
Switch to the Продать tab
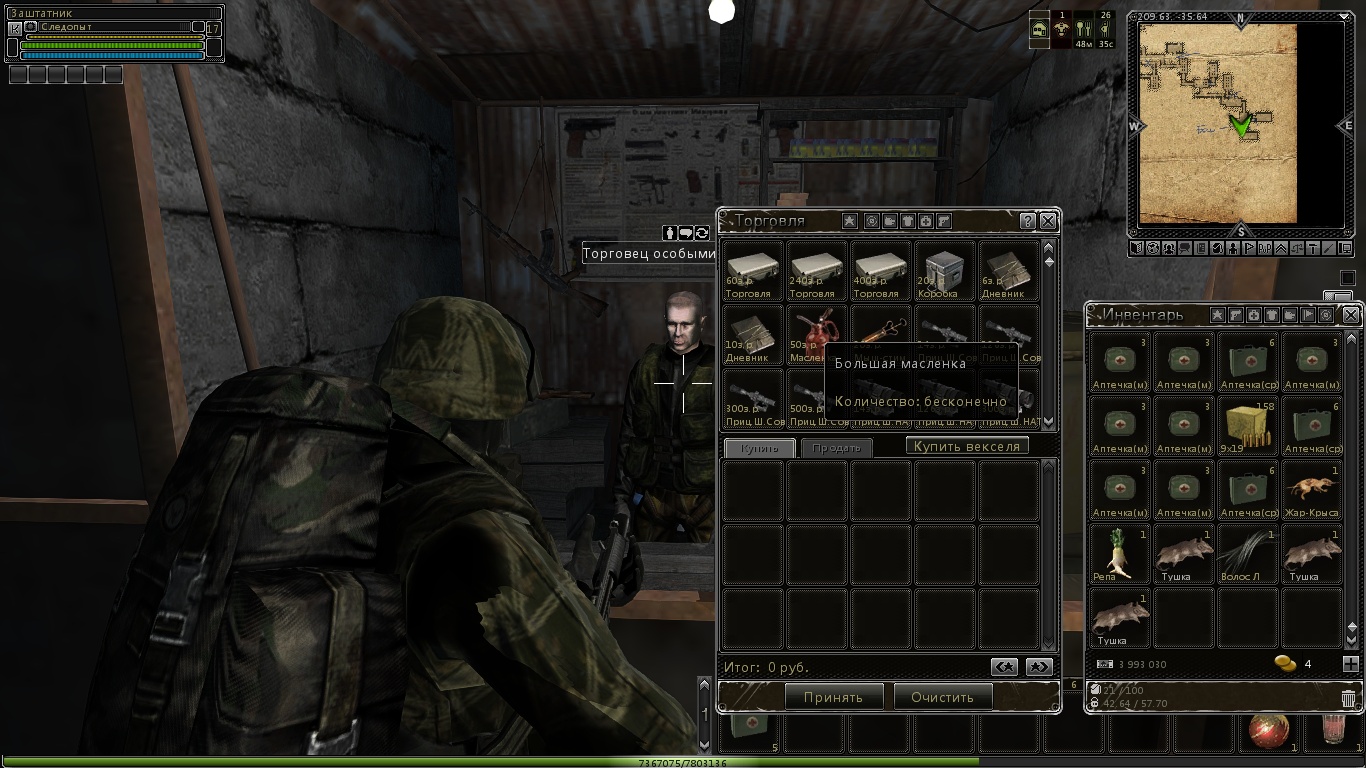coord(836,448)
